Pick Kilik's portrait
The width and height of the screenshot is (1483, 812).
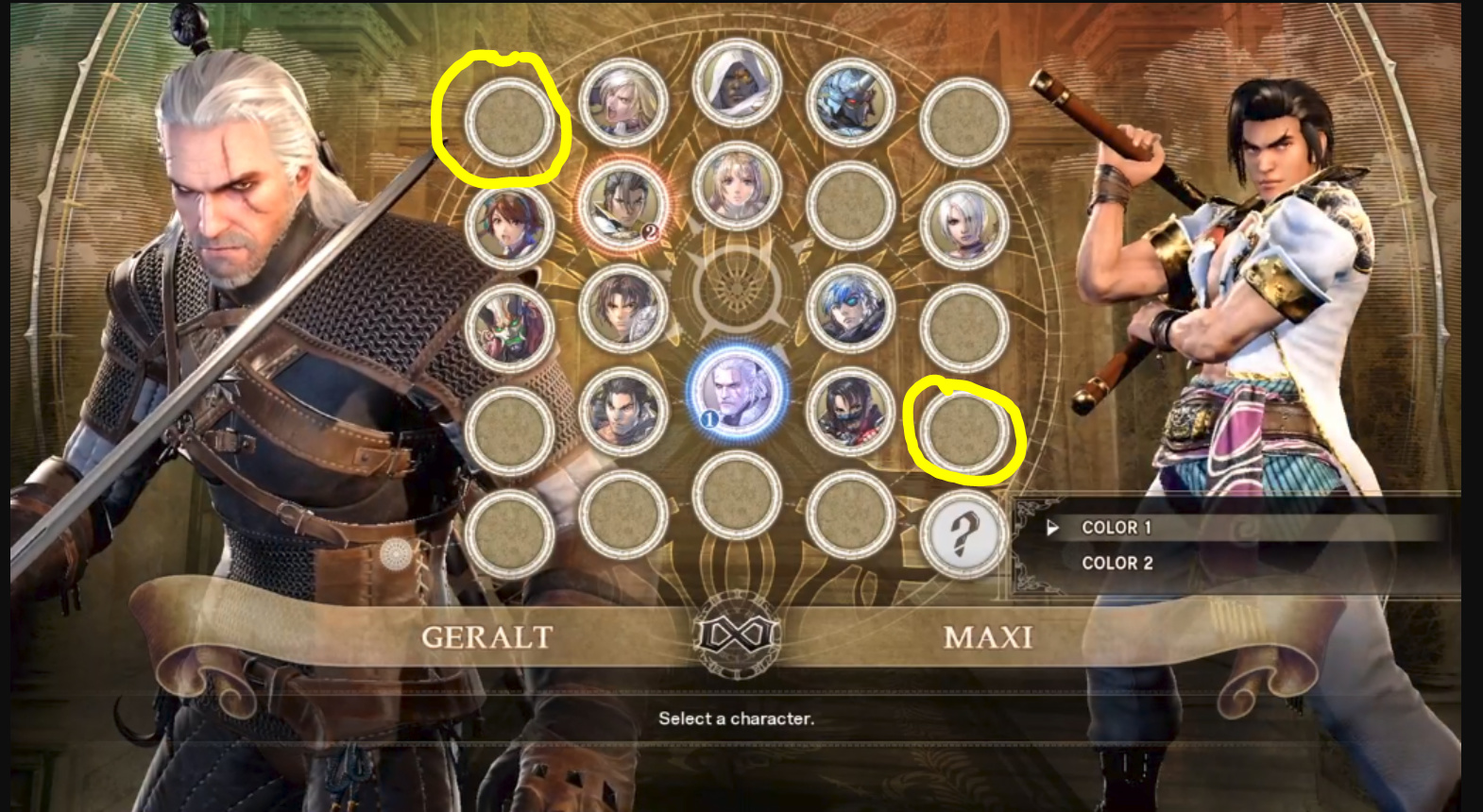tap(622, 309)
